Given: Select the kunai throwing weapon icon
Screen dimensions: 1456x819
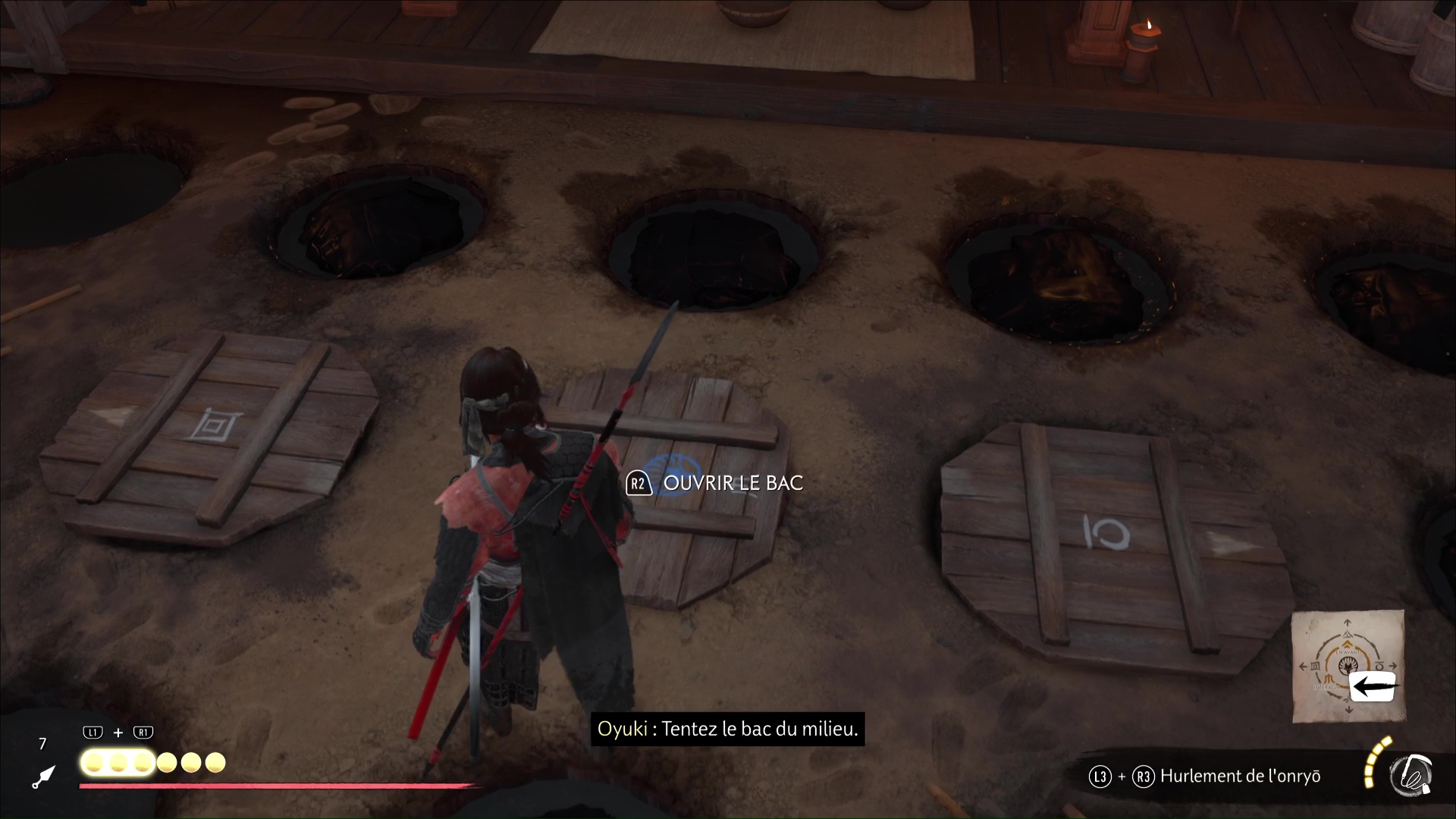Looking at the screenshot, I should (x=44, y=777).
